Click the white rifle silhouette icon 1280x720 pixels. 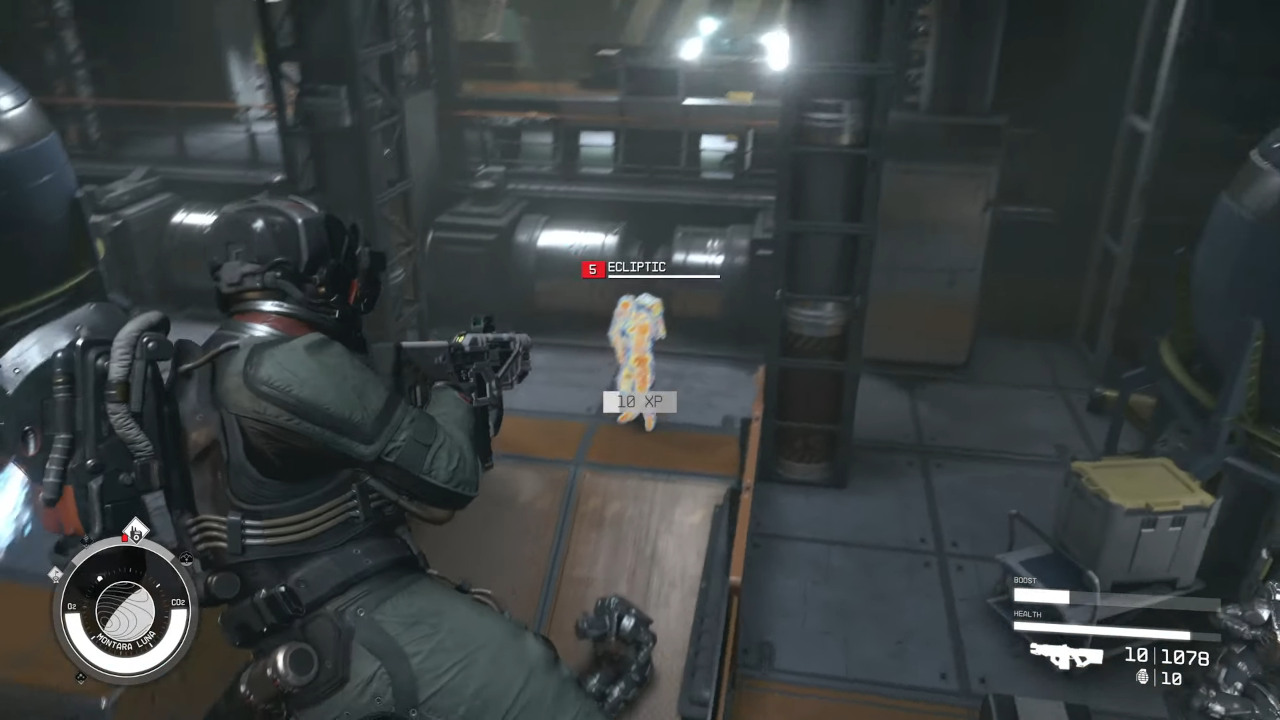pyautogui.click(x=1067, y=658)
